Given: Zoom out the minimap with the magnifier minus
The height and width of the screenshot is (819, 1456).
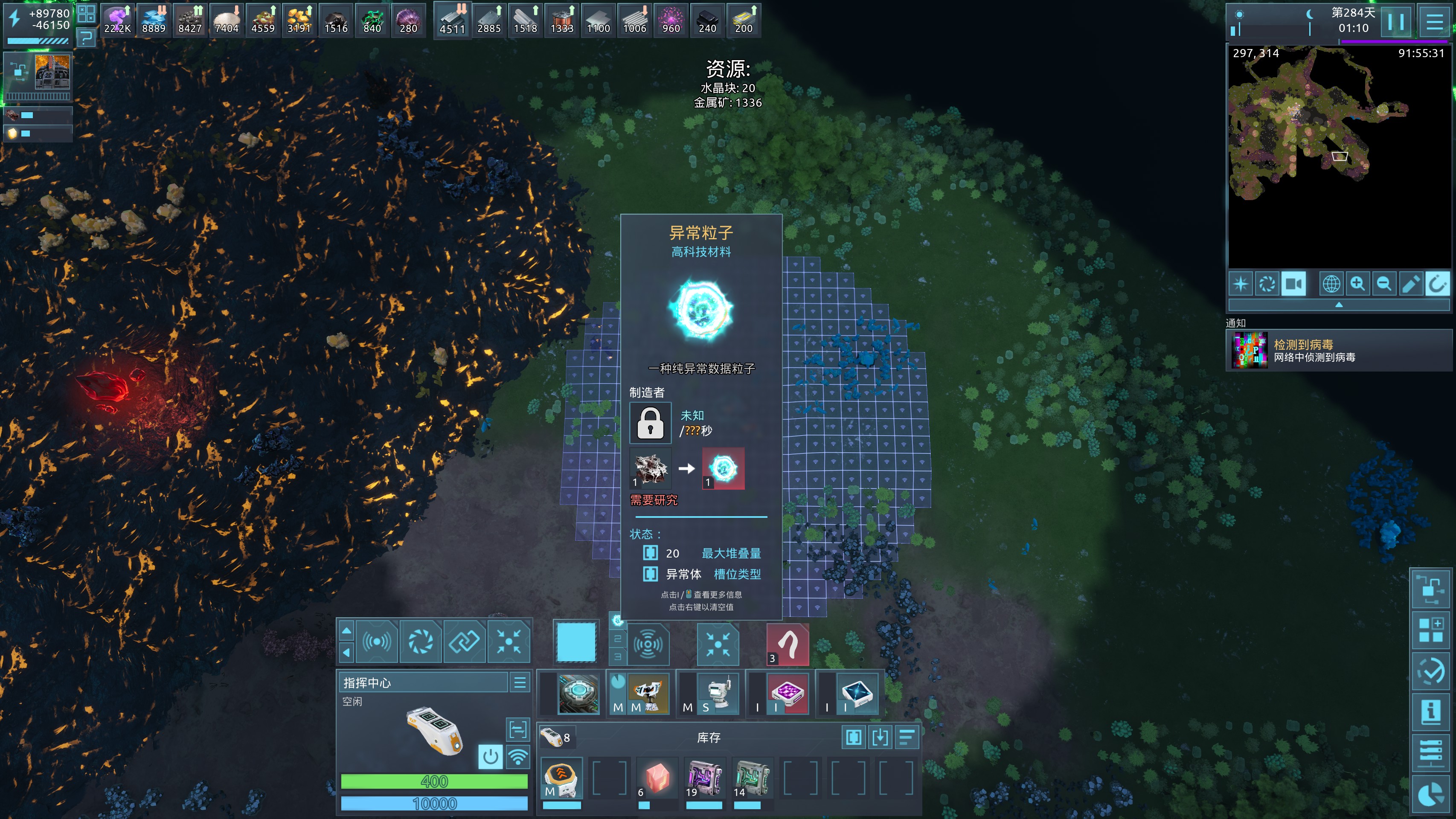Looking at the screenshot, I should [x=1384, y=284].
